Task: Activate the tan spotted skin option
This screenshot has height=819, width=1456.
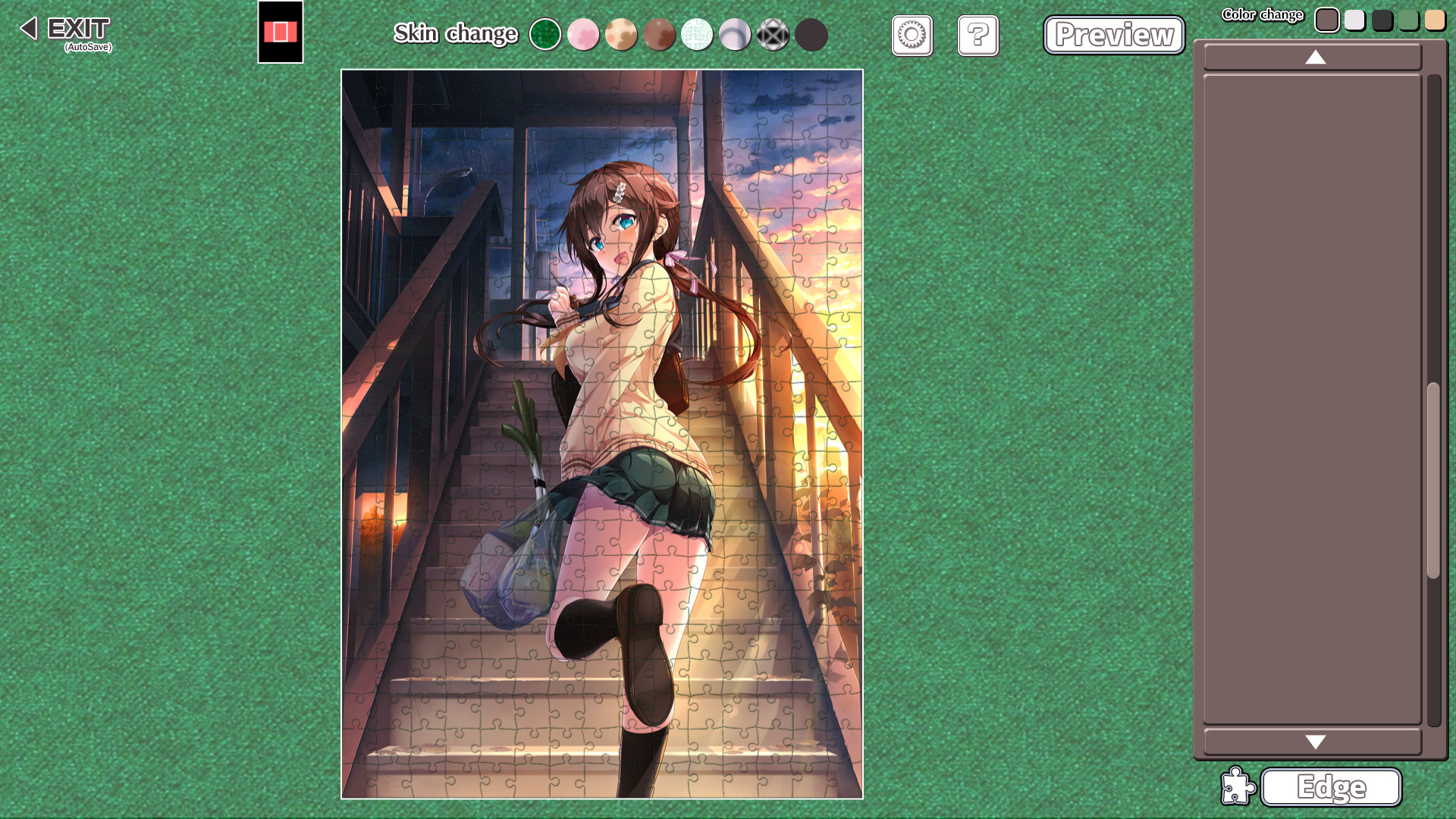Action: click(x=621, y=35)
